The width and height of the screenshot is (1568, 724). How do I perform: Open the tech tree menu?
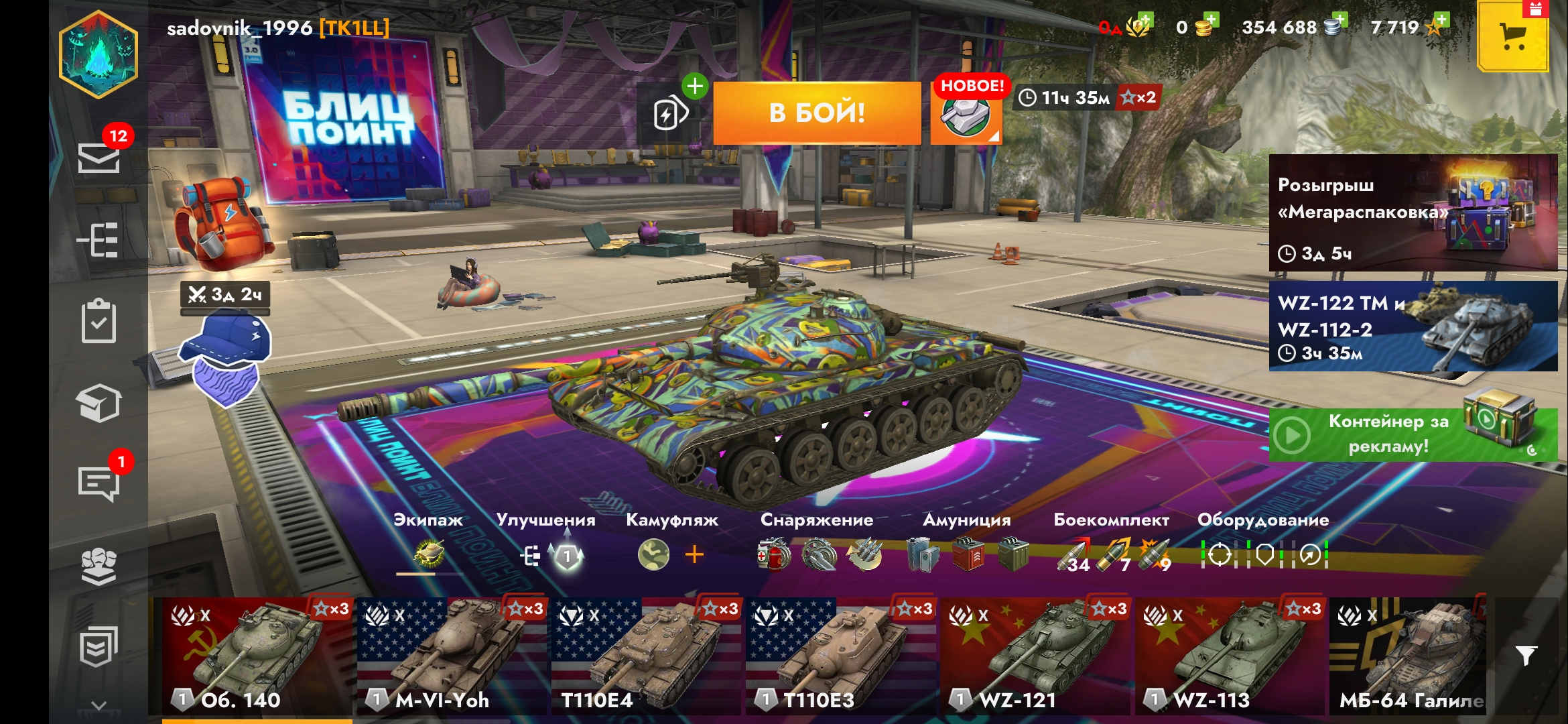click(99, 240)
